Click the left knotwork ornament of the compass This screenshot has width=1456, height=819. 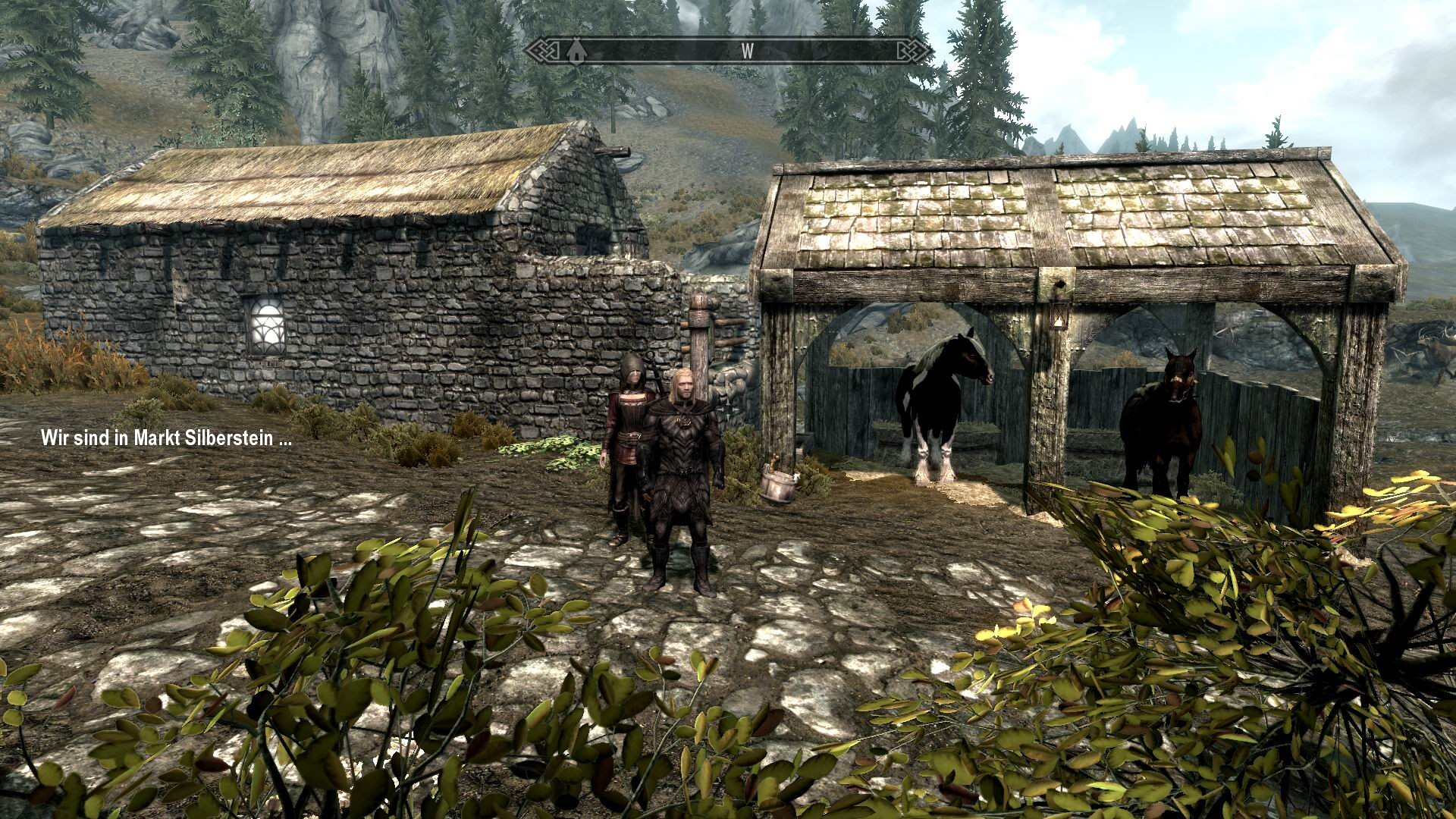pos(544,52)
